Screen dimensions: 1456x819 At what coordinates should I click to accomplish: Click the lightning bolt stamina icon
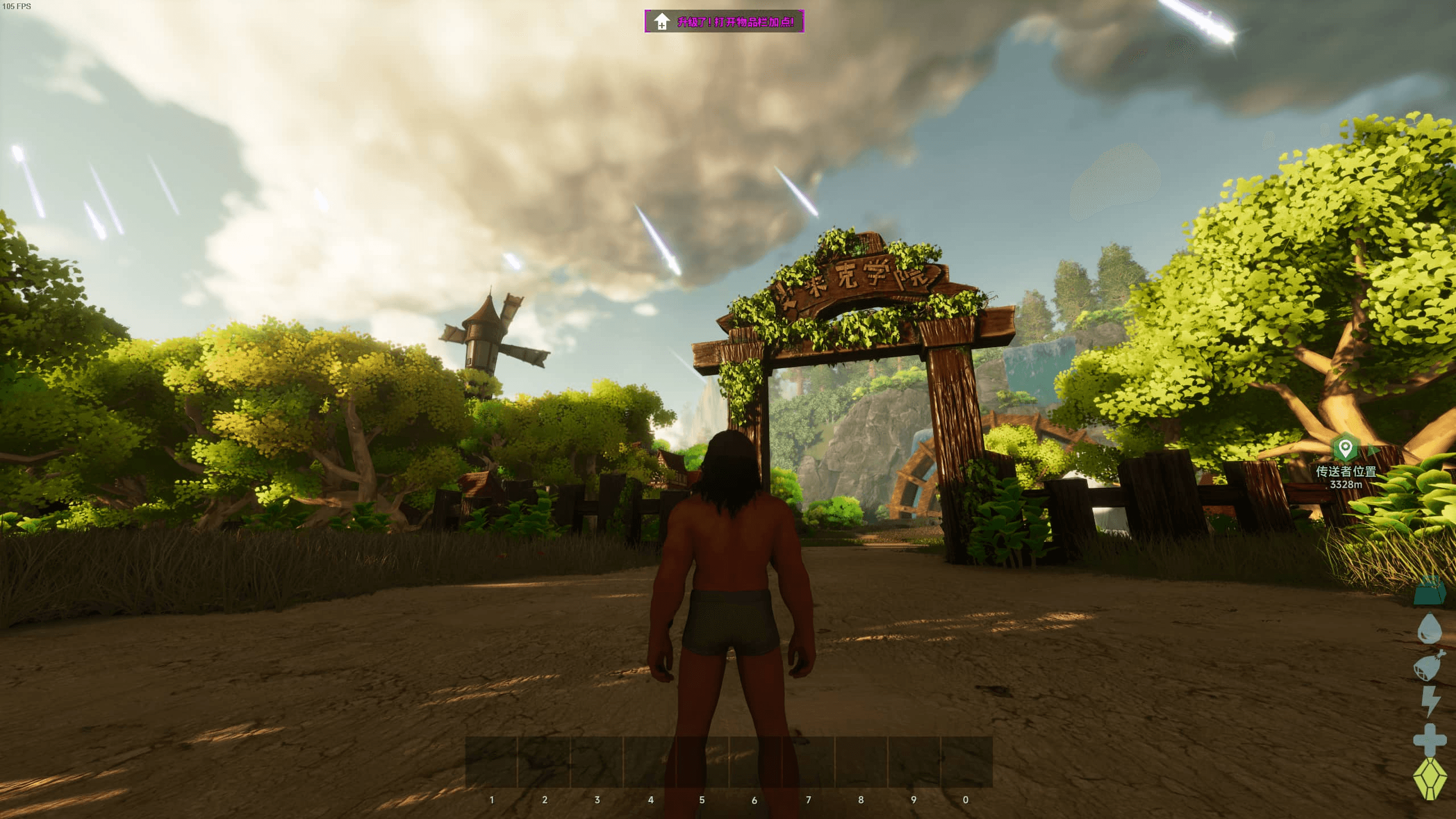coord(1430,701)
